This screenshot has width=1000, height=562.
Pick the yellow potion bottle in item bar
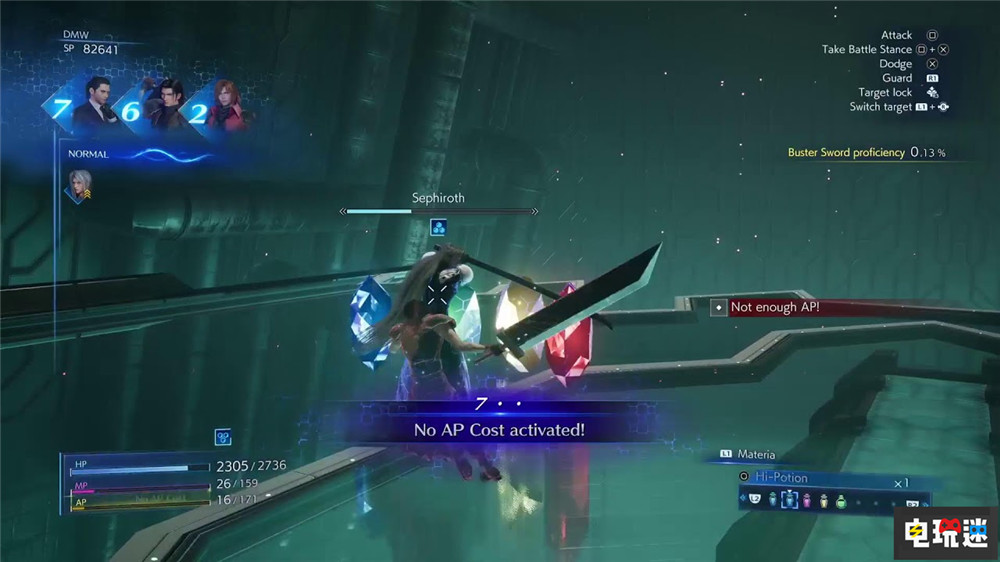click(823, 500)
